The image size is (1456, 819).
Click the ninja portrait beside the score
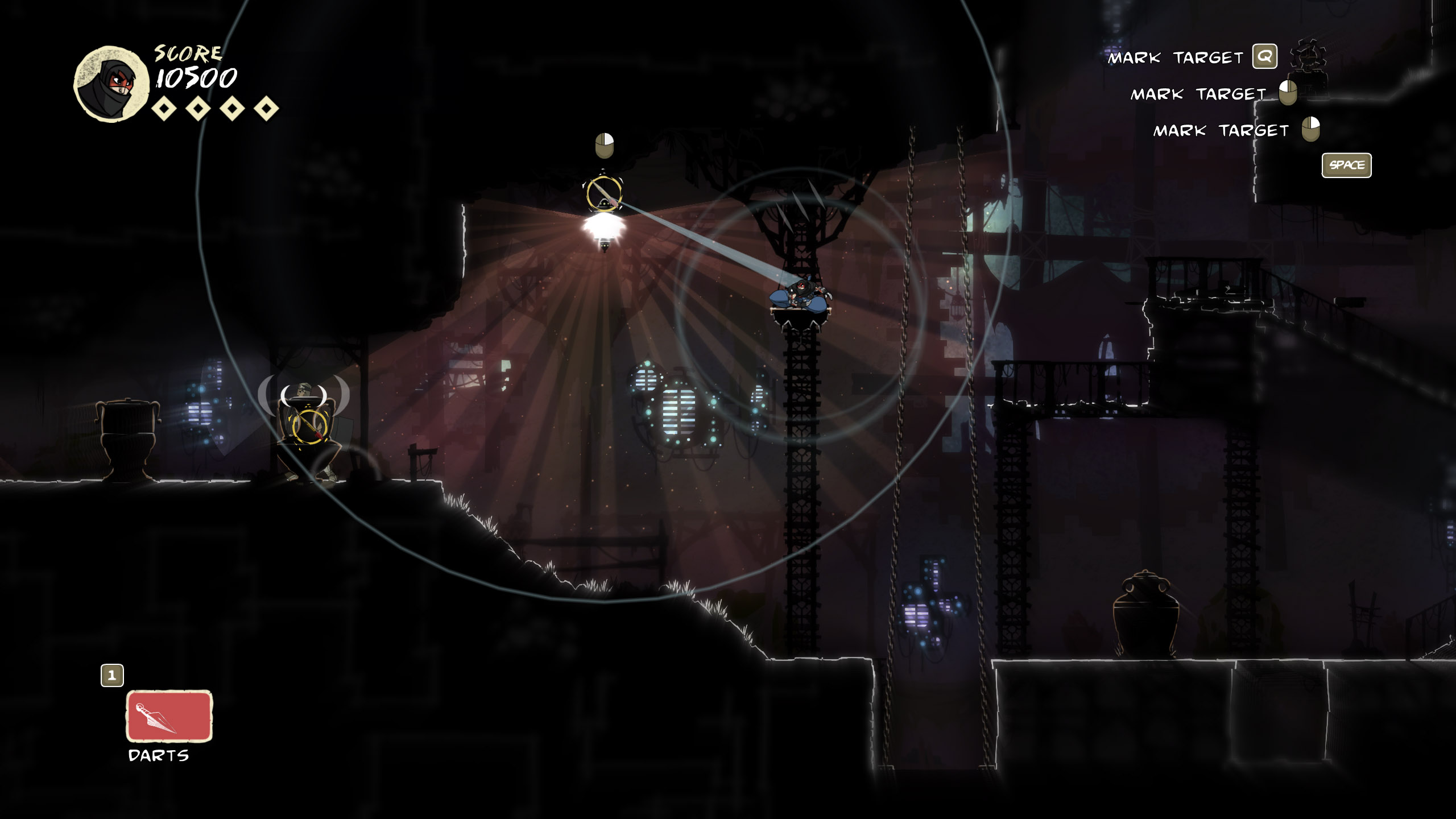click(111, 84)
